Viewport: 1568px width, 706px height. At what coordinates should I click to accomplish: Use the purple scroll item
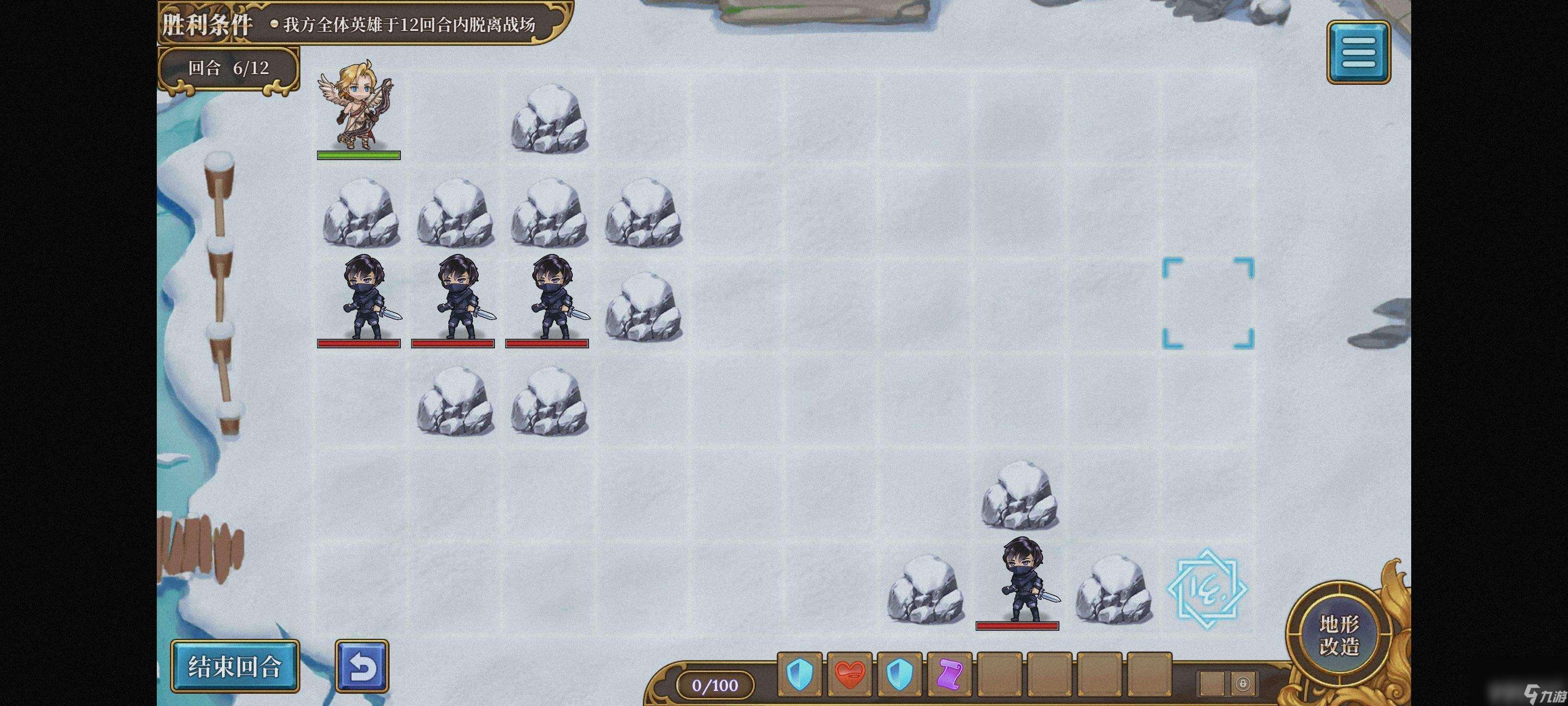pyautogui.click(x=950, y=674)
